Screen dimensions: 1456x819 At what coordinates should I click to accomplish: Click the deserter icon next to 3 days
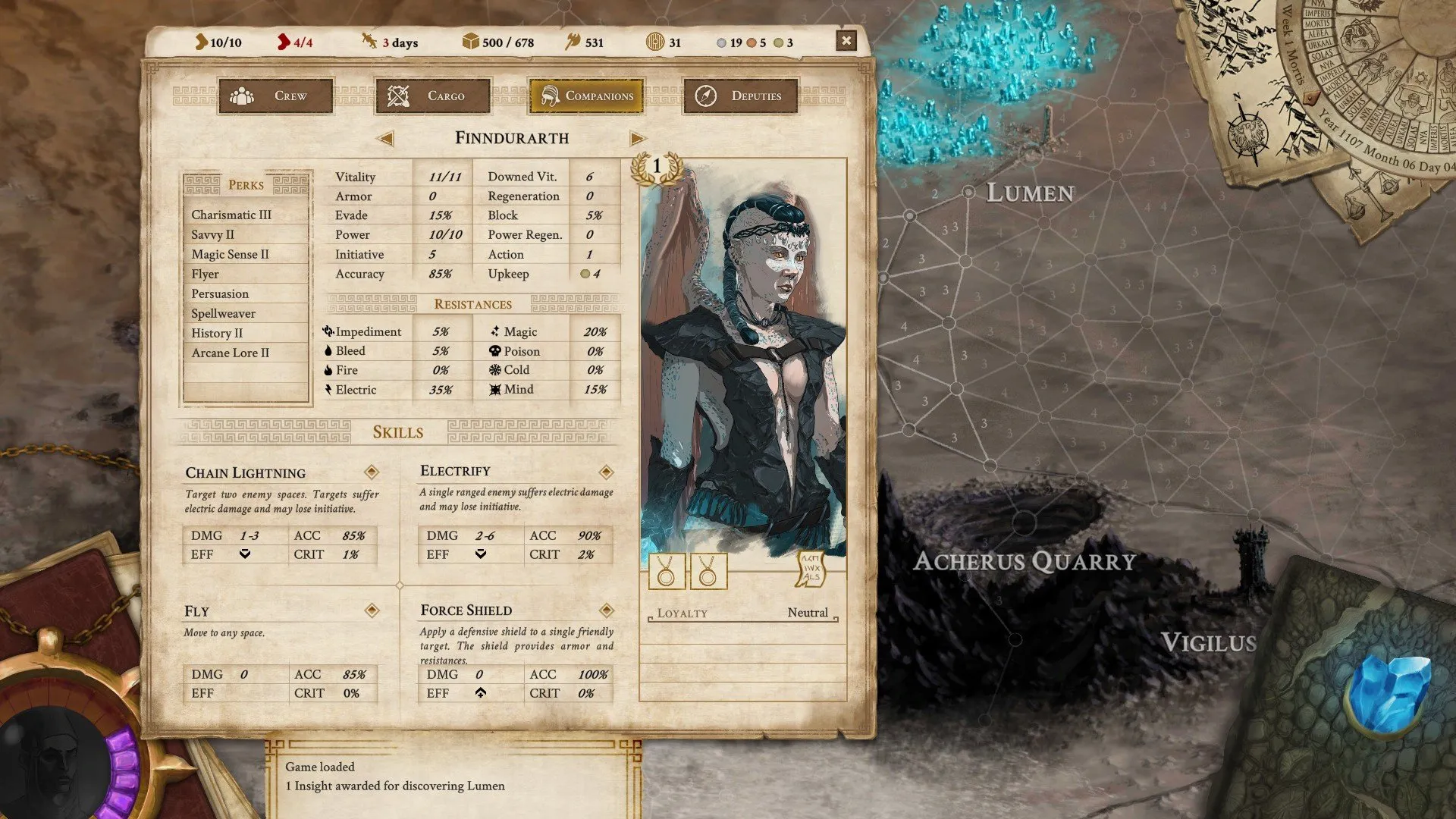point(369,42)
